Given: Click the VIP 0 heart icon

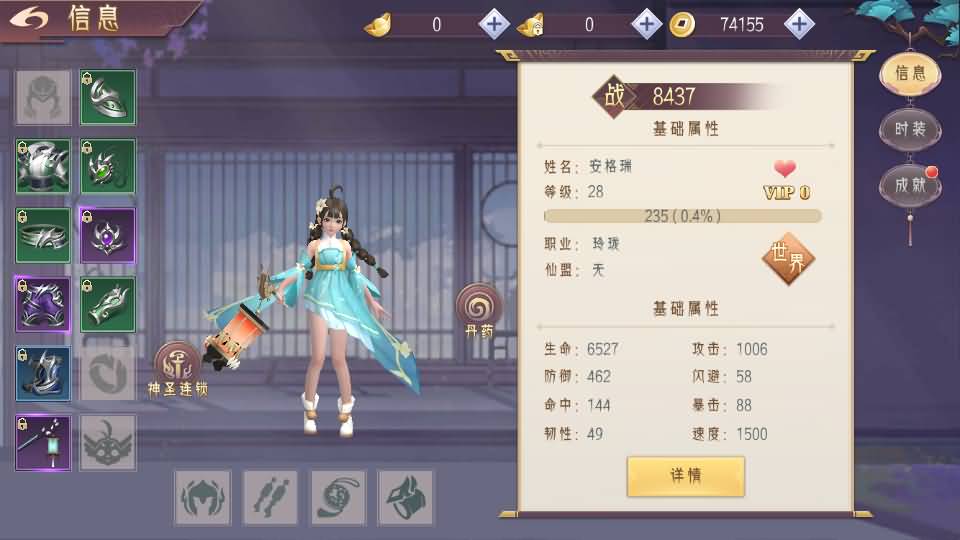Looking at the screenshot, I should coord(786,169).
